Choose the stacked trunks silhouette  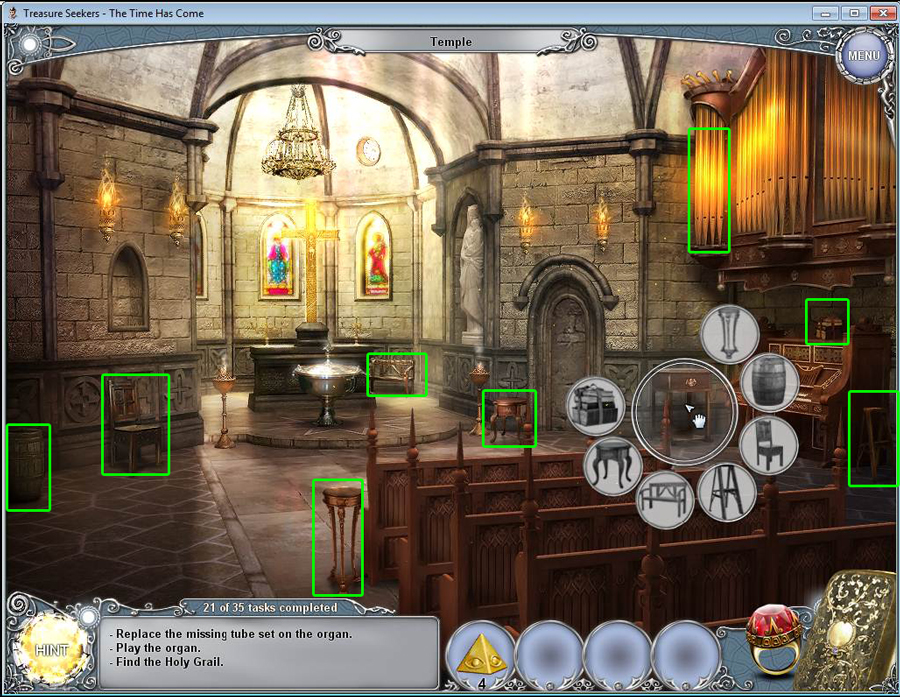click(596, 406)
